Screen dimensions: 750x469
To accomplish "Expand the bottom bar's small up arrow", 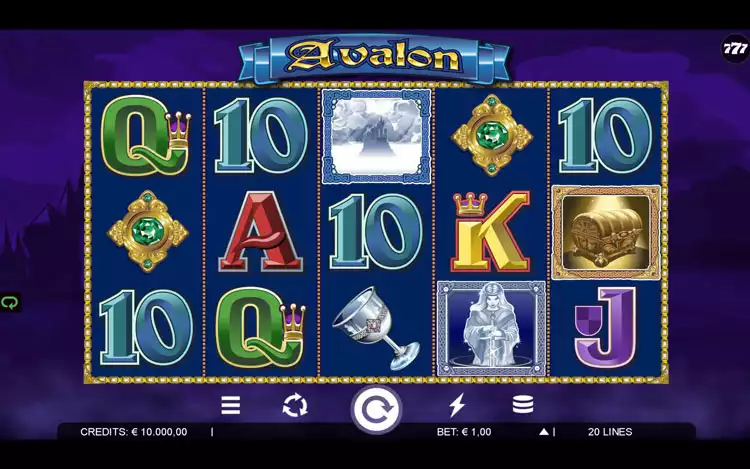I will pyautogui.click(x=544, y=432).
